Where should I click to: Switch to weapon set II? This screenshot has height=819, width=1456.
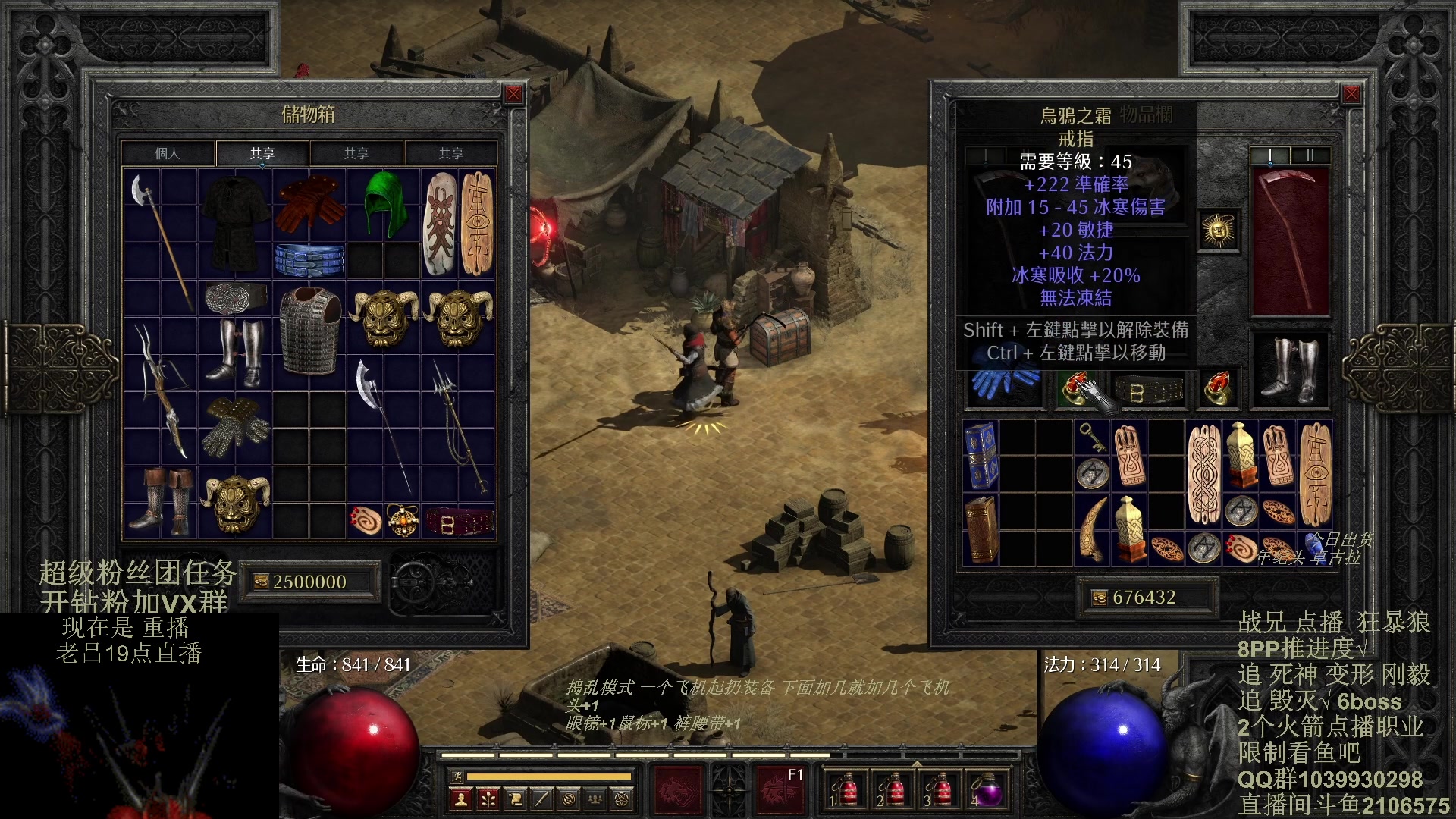(x=1310, y=155)
